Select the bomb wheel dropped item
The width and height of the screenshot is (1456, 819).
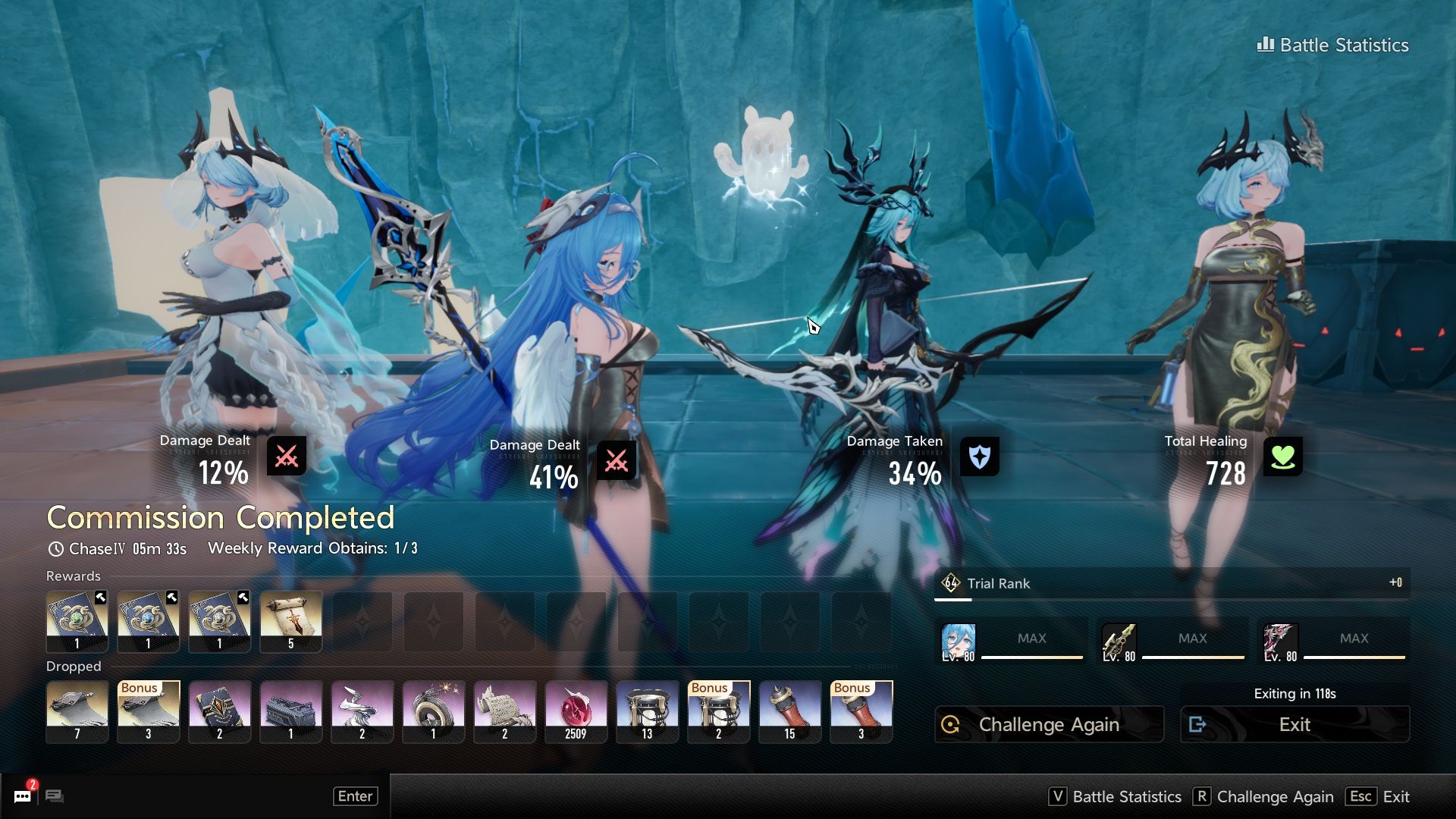click(433, 711)
